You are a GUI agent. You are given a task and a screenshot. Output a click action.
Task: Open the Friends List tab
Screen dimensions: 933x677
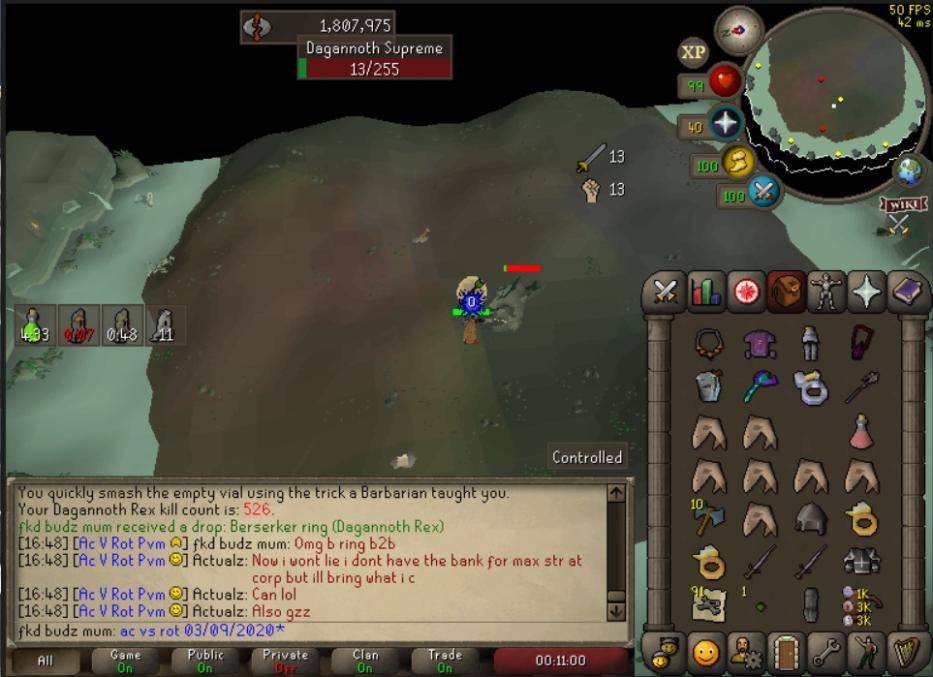point(706,654)
